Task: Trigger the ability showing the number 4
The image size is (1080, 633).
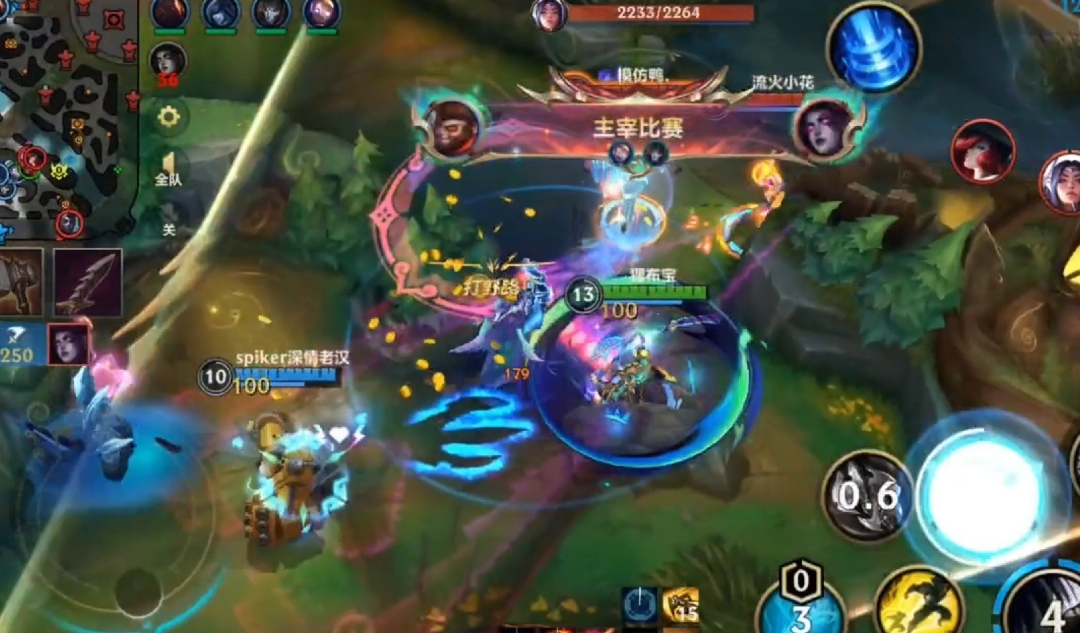Action: tap(1045, 605)
